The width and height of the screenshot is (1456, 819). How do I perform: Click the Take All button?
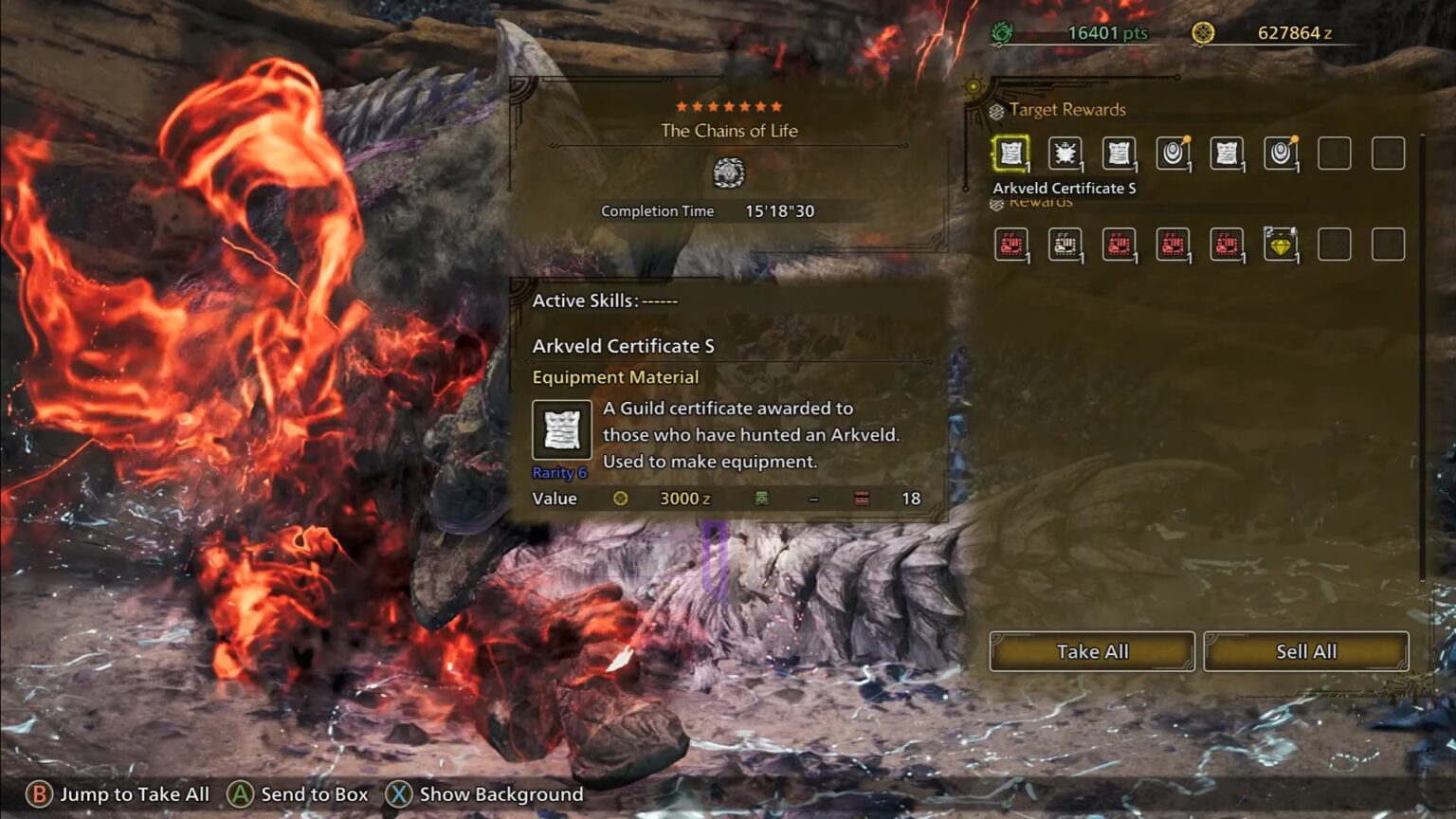[x=1092, y=651]
